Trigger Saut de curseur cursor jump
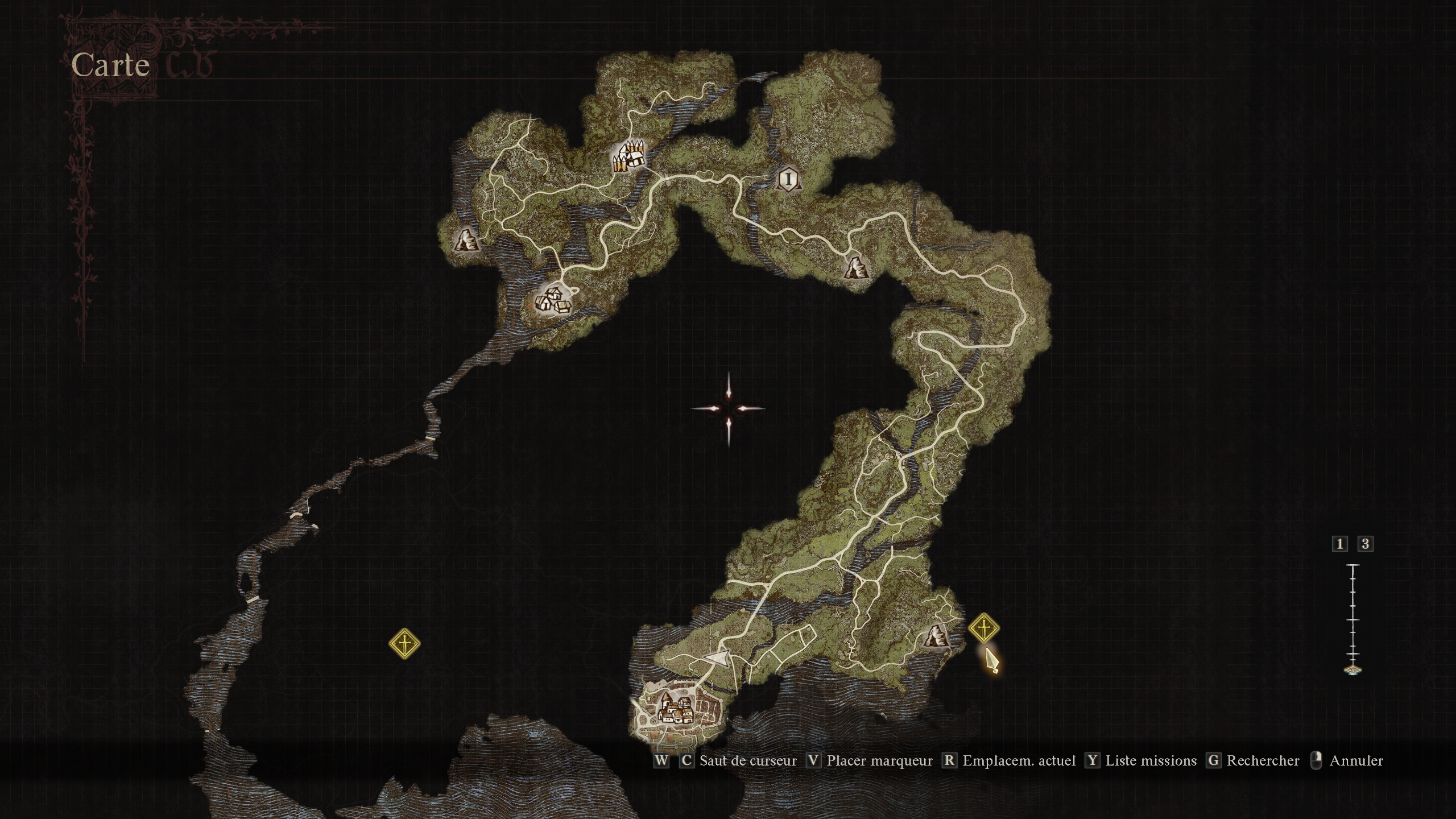The width and height of the screenshot is (1456, 819). 748,760
